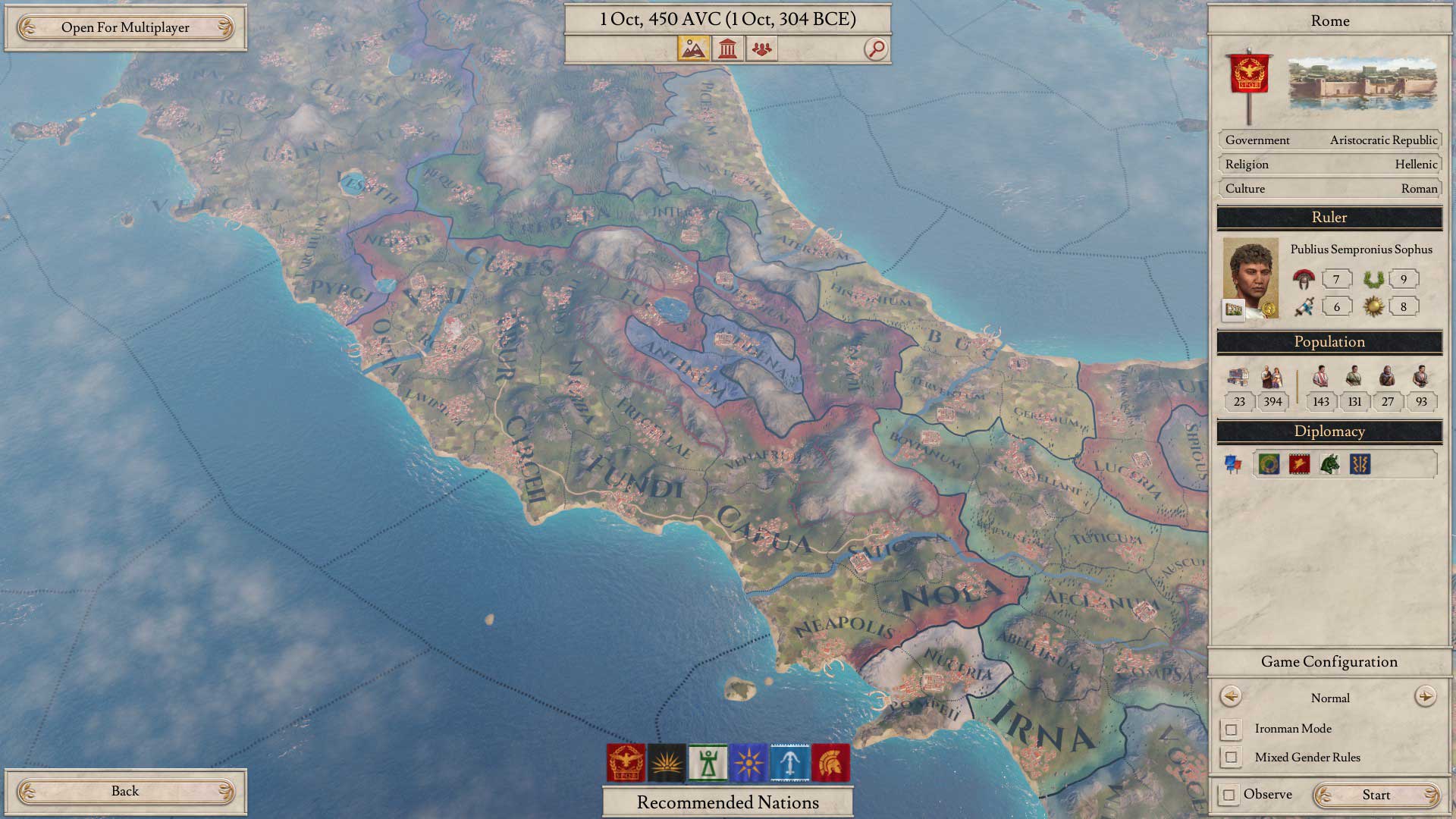Click the green horse head diplomacy flag
The height and width of the screenshot is (819, 1456).
coord(1329,464)
